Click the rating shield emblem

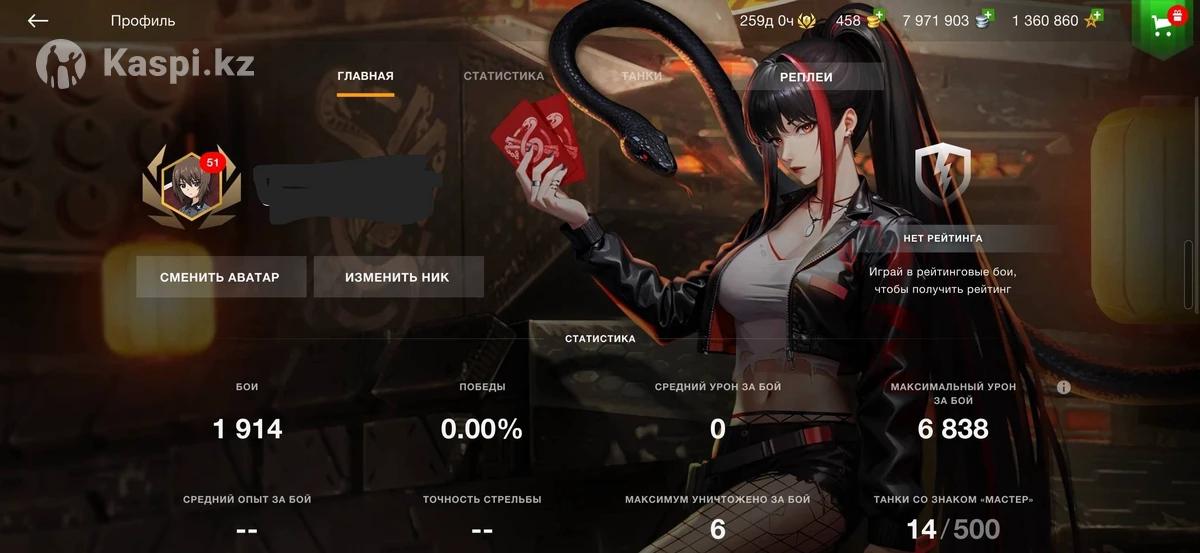943,171
